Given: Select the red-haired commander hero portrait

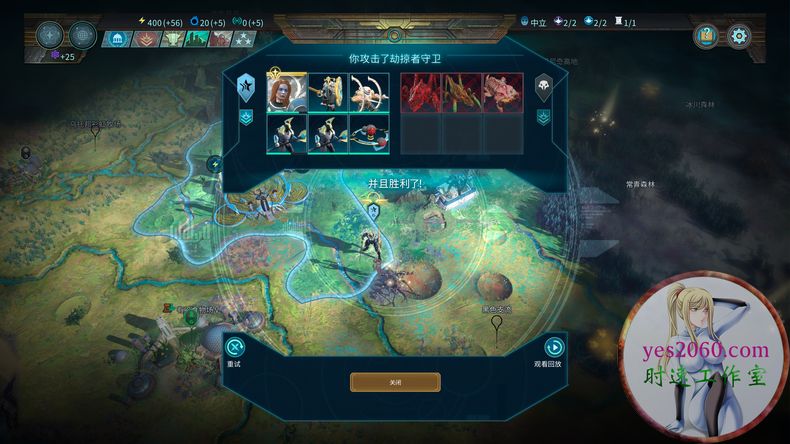Looking at the screenshot, I should 286,92.
